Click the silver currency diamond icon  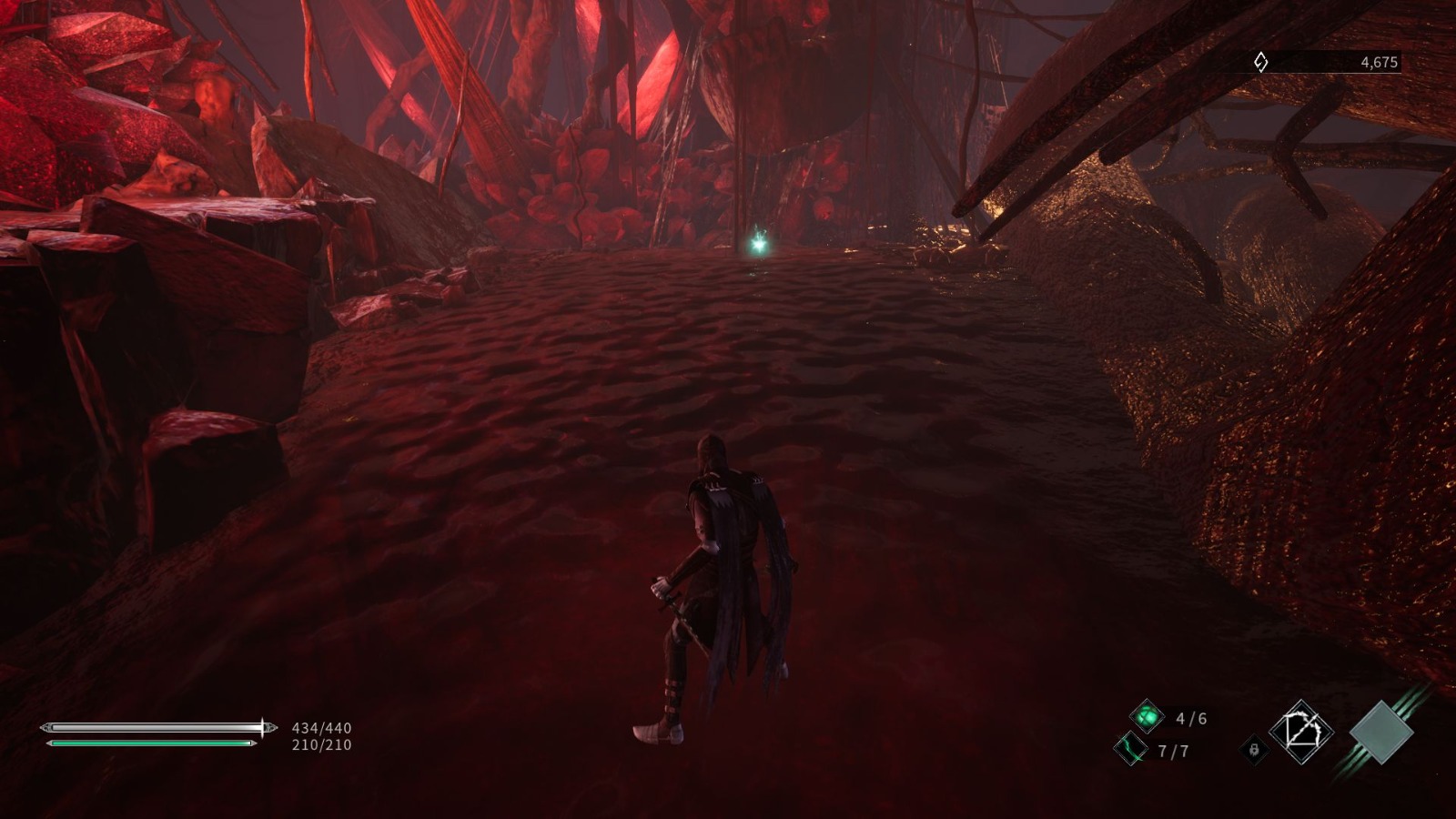point(1259,62)
